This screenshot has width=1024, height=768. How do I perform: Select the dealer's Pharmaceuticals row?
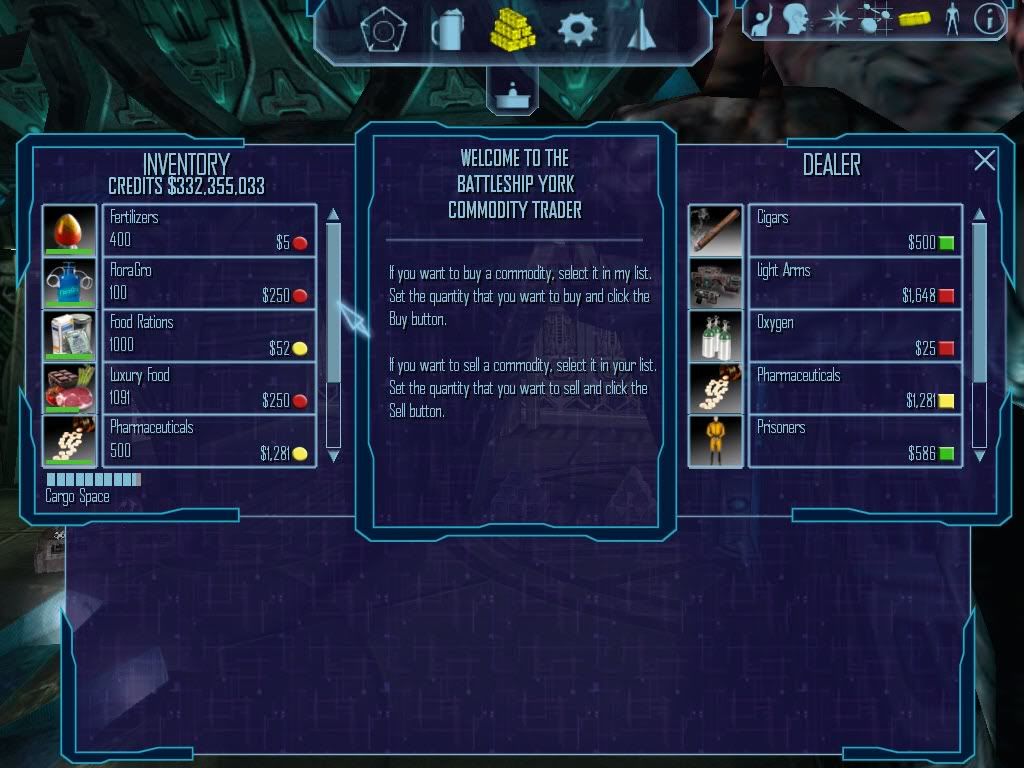[x=854, y=388]
